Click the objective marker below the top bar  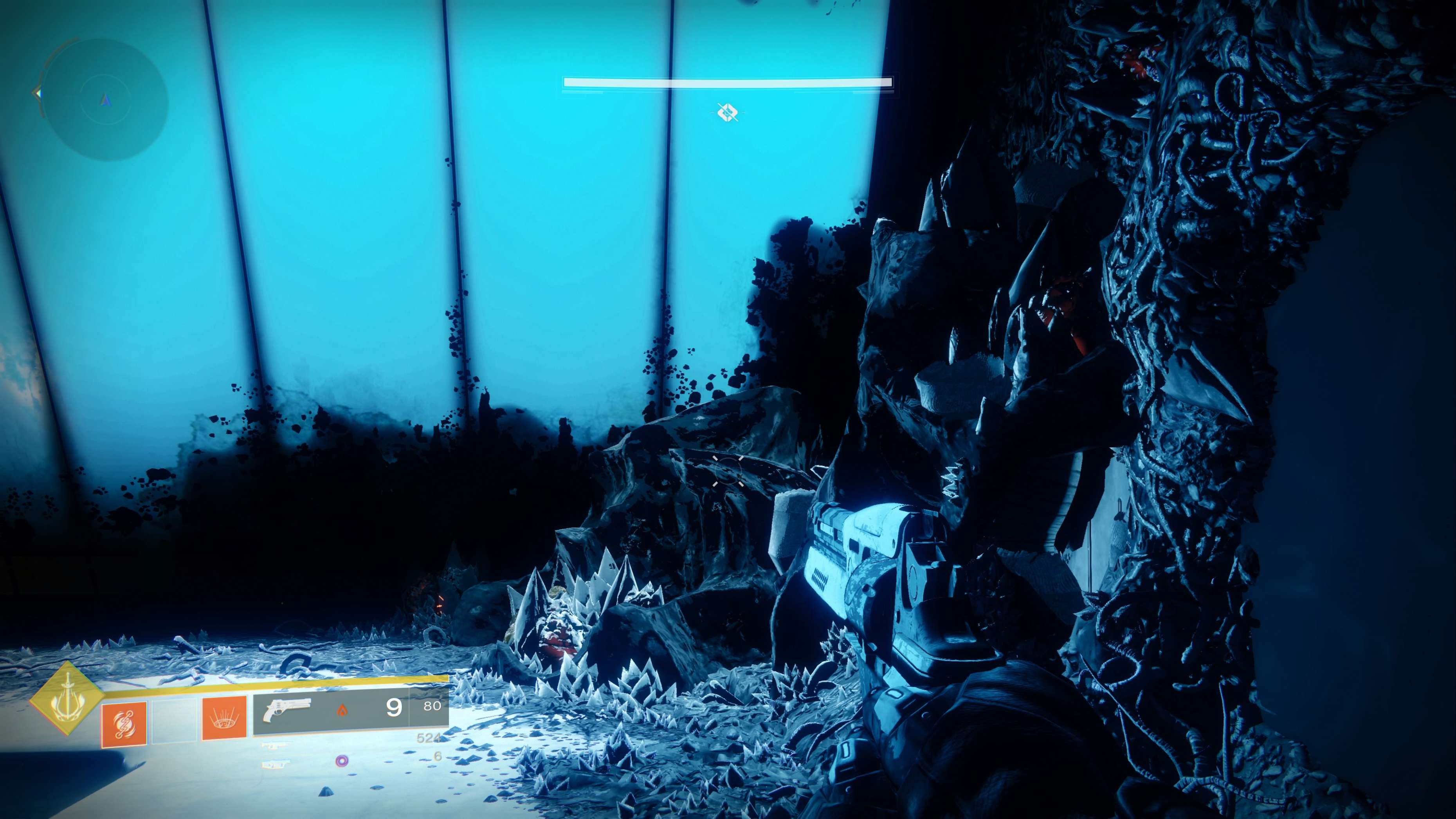[726, 112]
